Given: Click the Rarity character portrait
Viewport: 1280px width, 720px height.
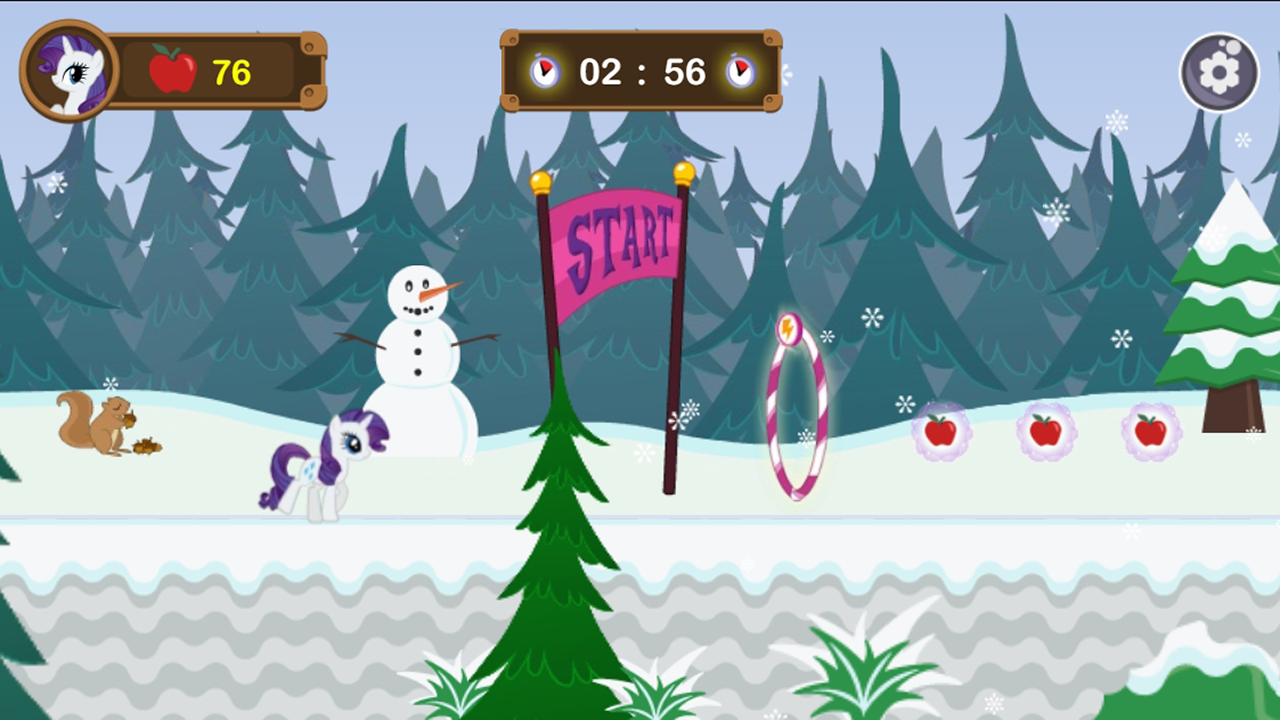Looking at the screenshot, I should 66,70.
